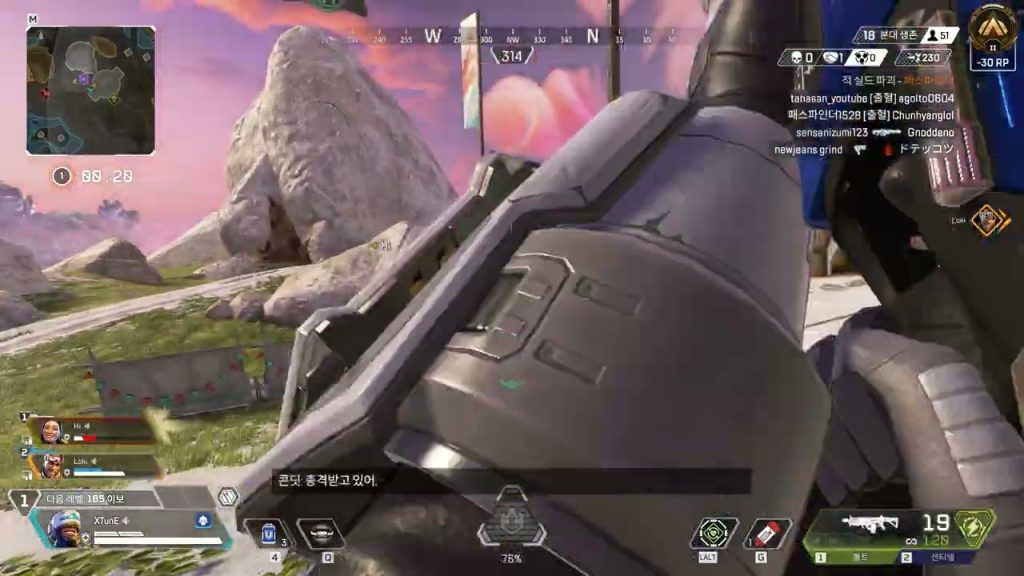Click the hexagonal evo shield icon

tap(228, 496)
